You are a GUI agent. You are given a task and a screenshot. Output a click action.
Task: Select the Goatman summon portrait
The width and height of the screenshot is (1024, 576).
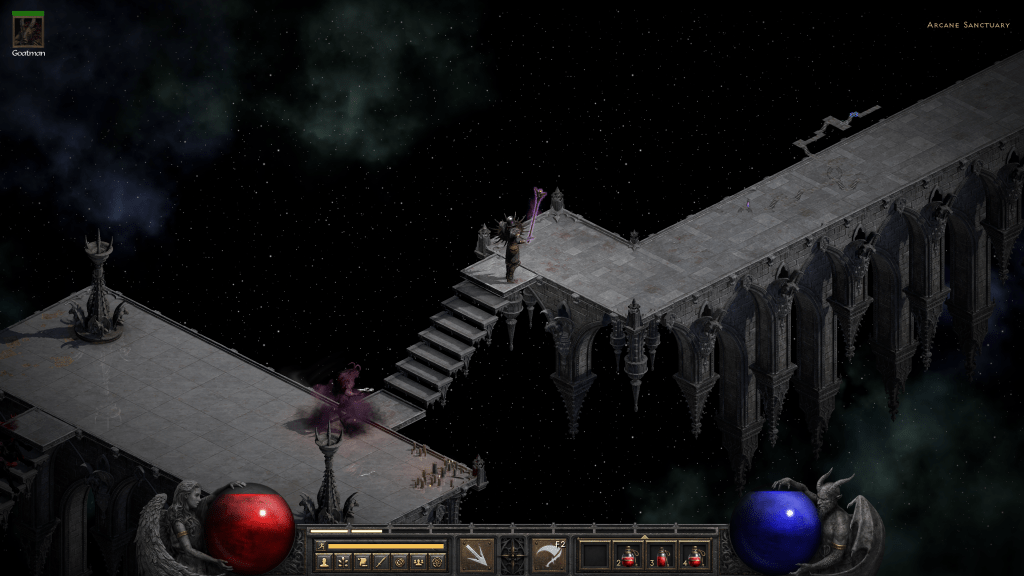pos(27,29)
